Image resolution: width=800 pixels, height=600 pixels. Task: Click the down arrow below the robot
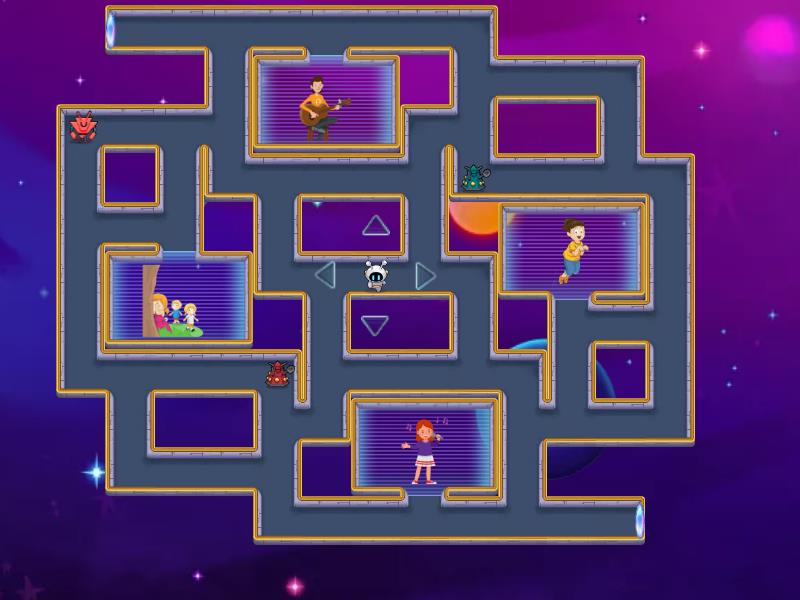point(375,325)
